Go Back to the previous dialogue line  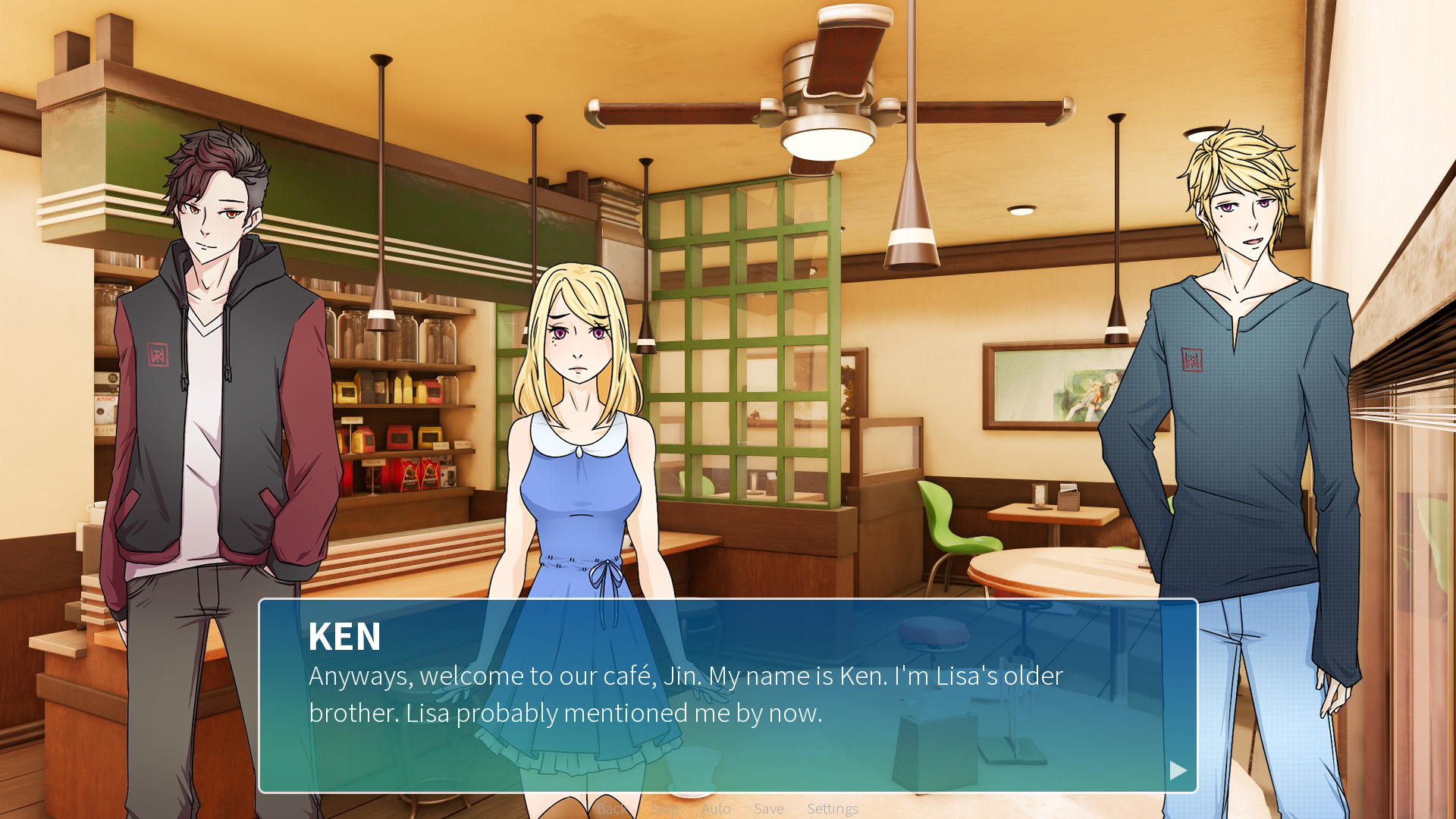(x=611, y=808)
